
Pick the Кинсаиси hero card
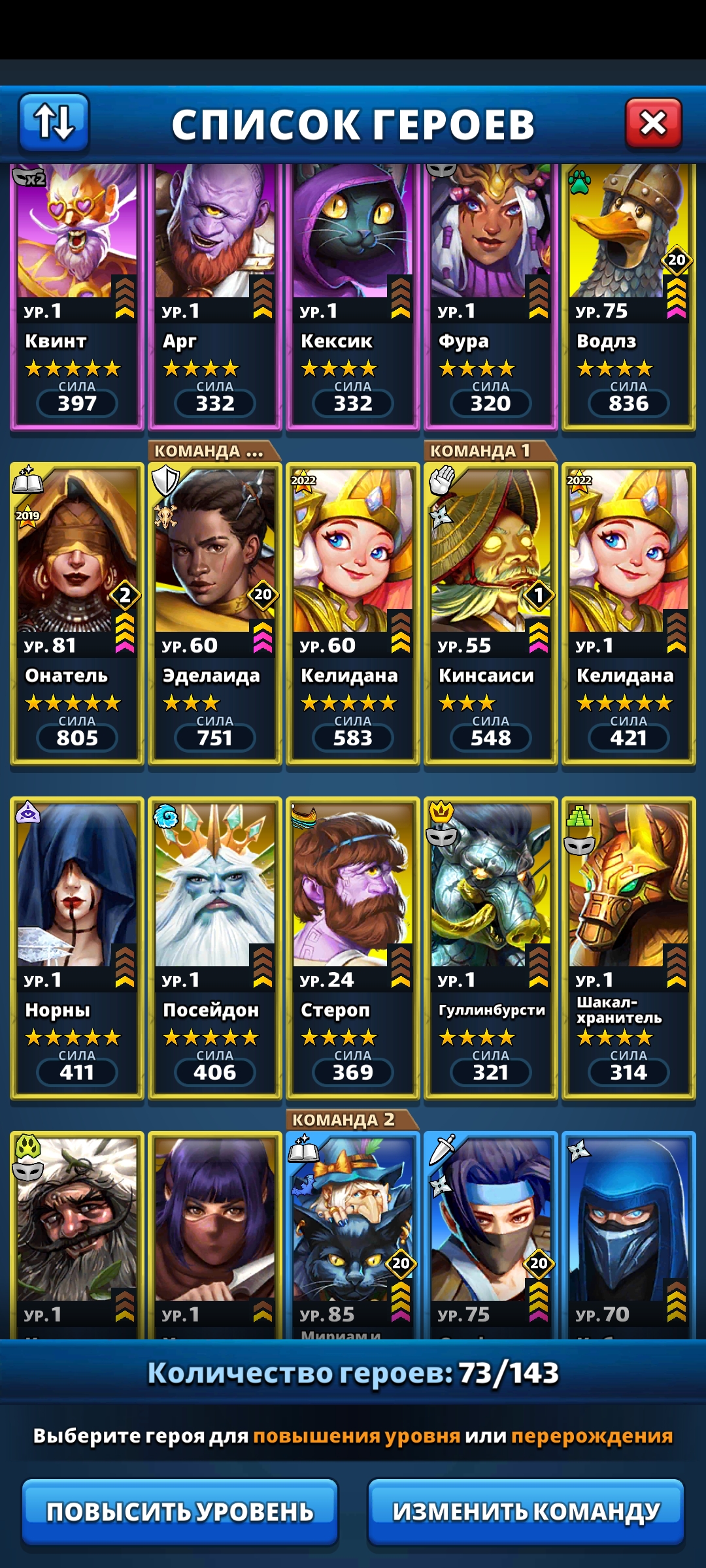tap(491, 614)
